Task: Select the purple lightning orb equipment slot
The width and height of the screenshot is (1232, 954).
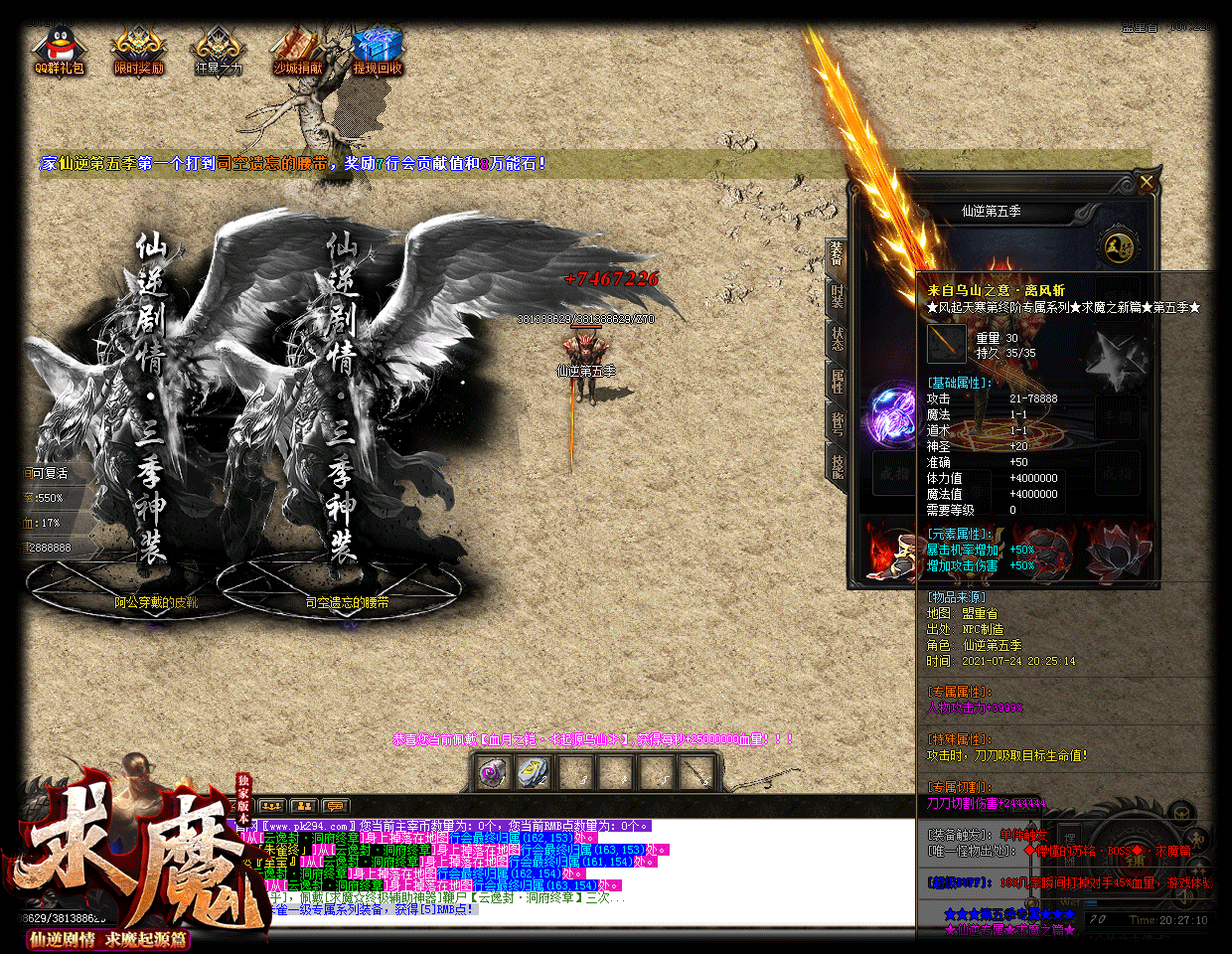Action: [892, 414]
